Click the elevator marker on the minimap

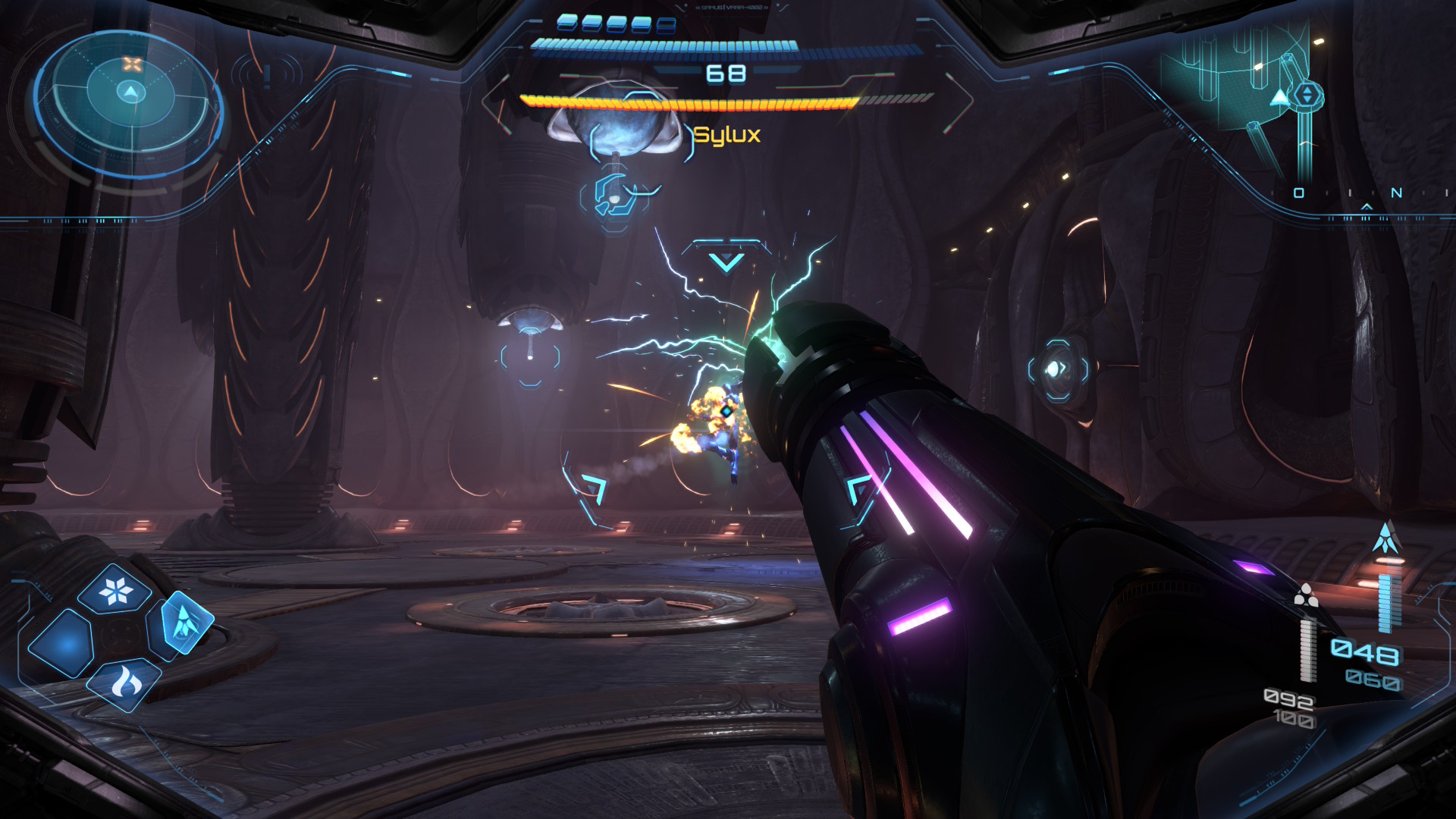1307,96
